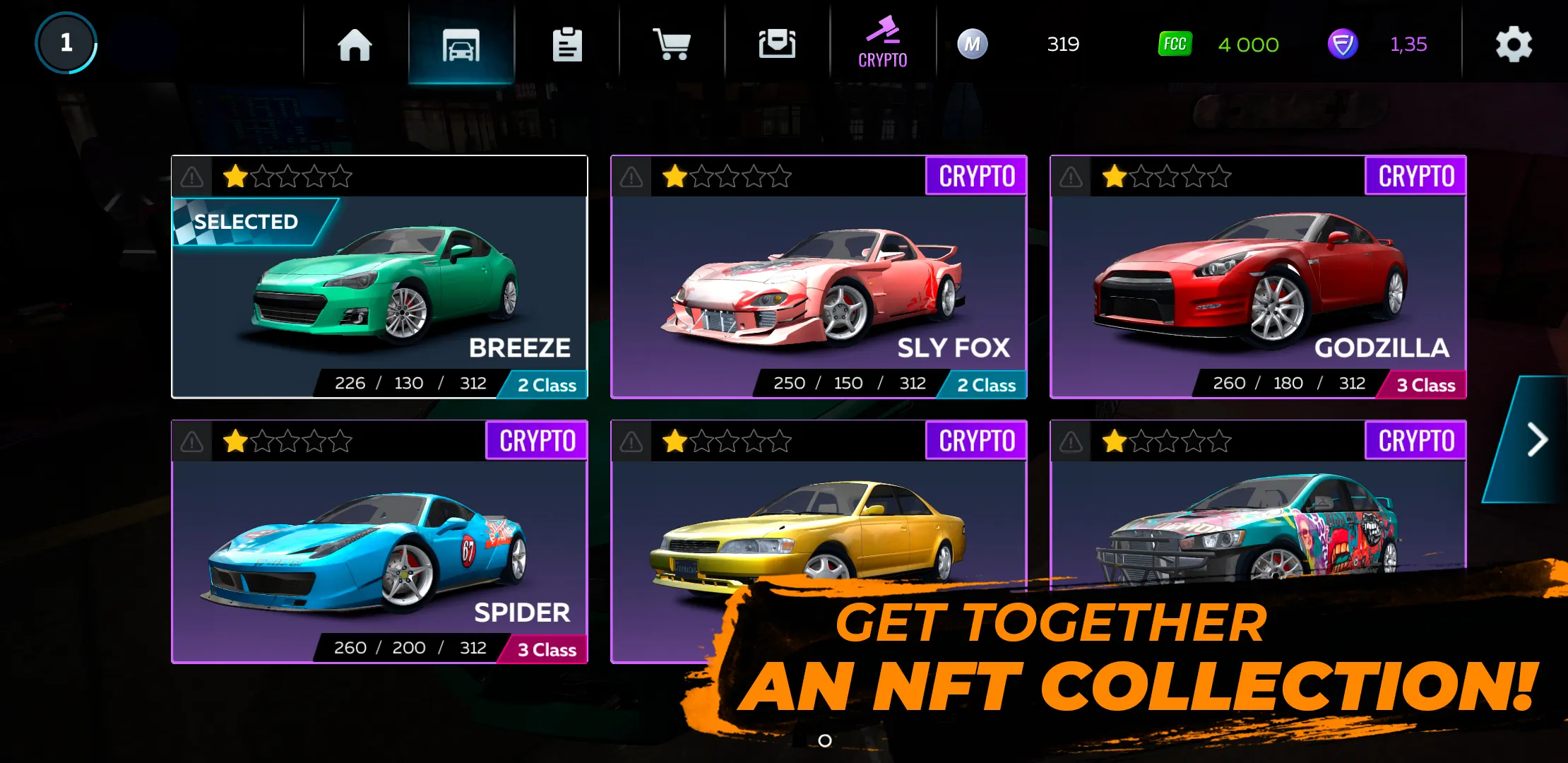The height and width of the screenshot is (763, 1568).
Task: Click the silver M coin currency icon
Action: click(x=972, y=44)
